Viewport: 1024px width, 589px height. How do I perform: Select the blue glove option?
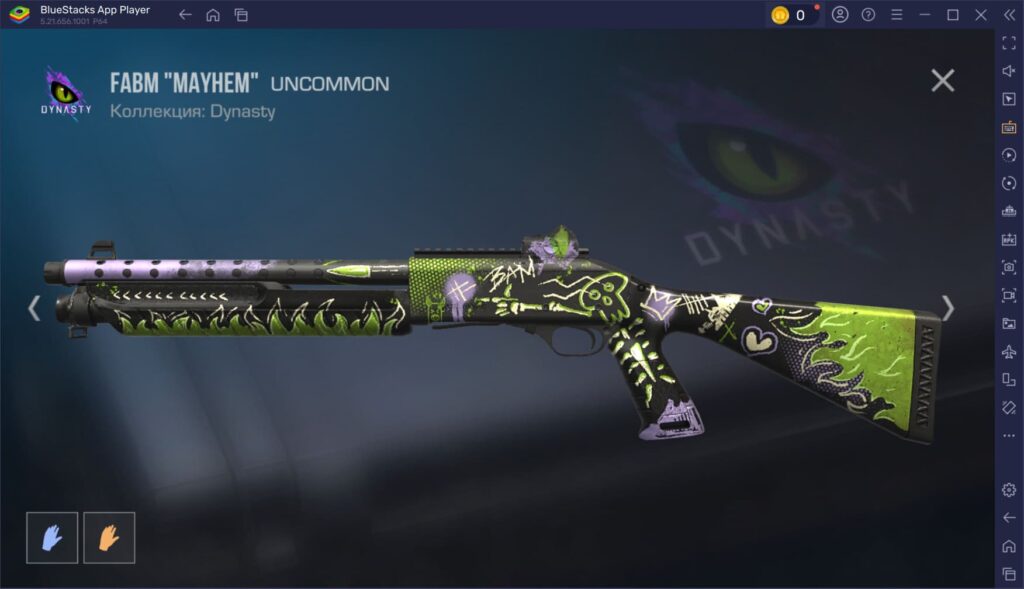click(x=52, y=537)
